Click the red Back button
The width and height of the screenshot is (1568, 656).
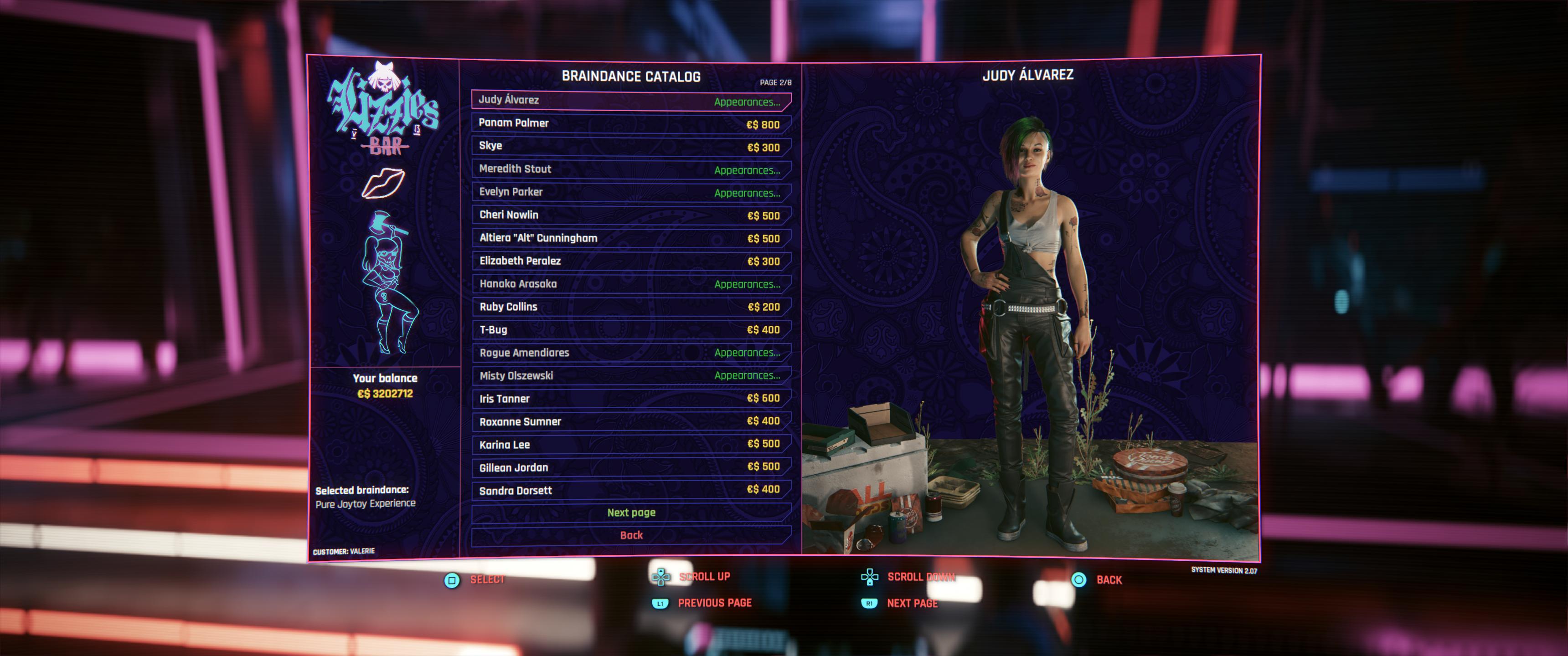pos(630,536)
